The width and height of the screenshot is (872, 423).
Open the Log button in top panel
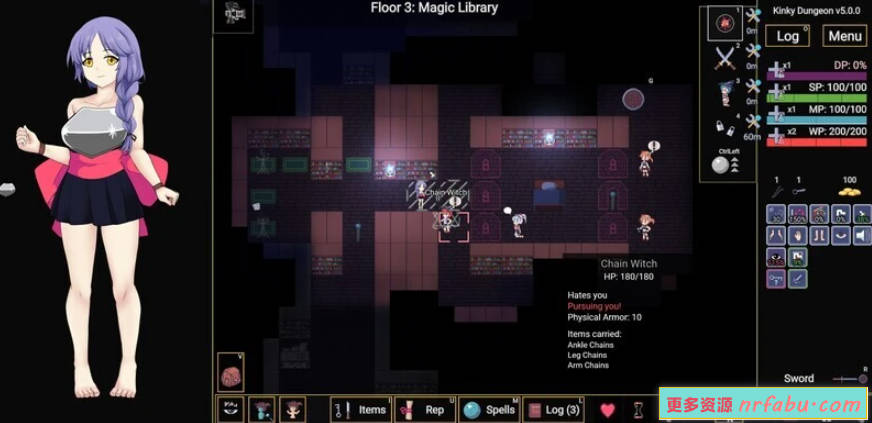click(788, 36)
